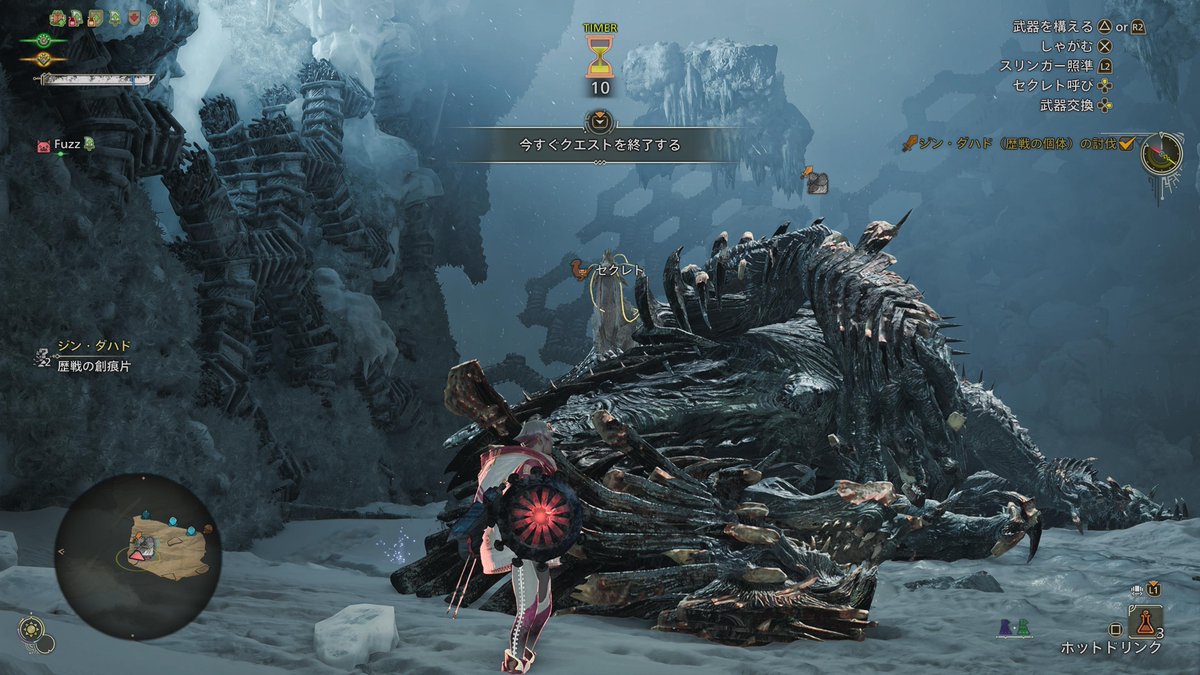Select the end quest now banner
Image resolution: width=1200 pixels, height=675 pixels.
point(599,144)
